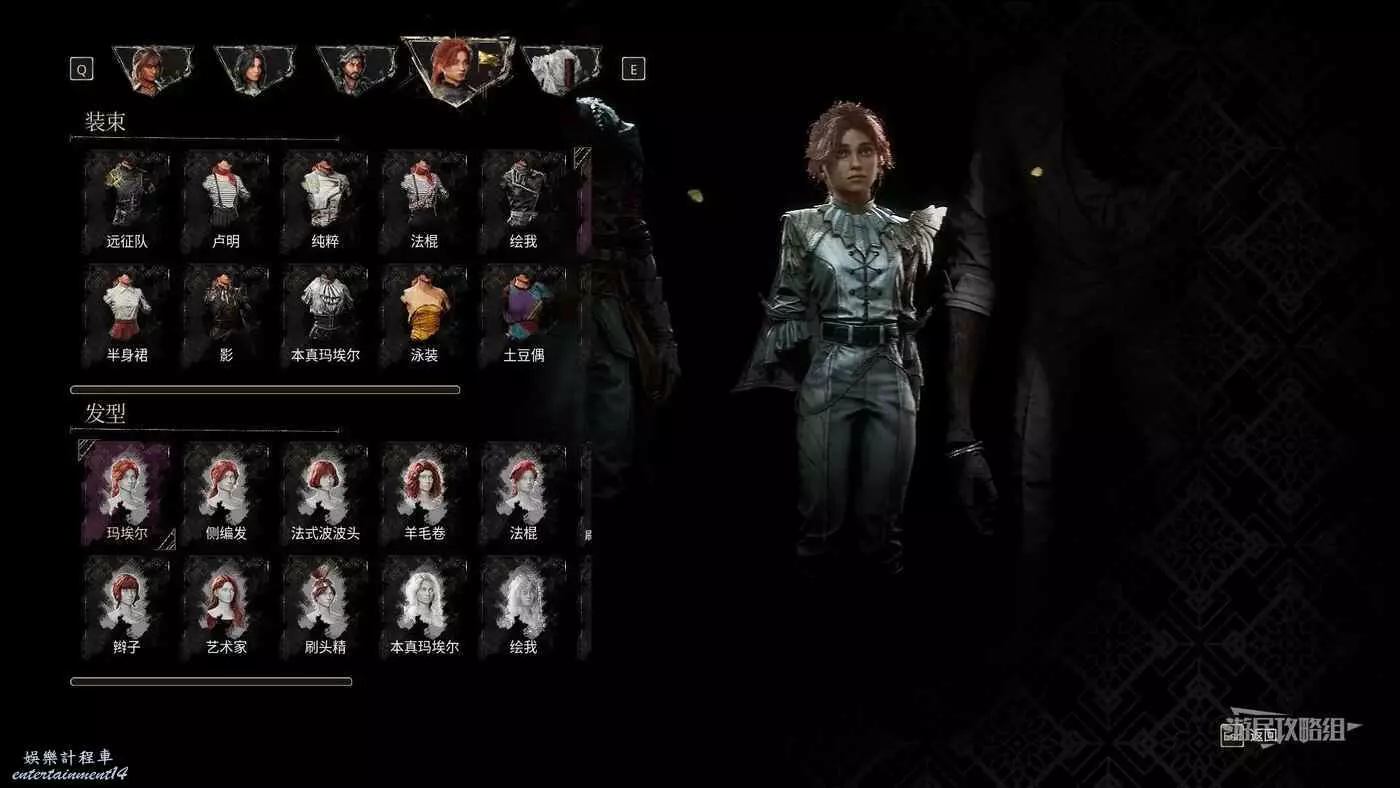This screenshot has width=1400, height=788.
Task: Select the 远征队 outfit
Action: point(127,201)
